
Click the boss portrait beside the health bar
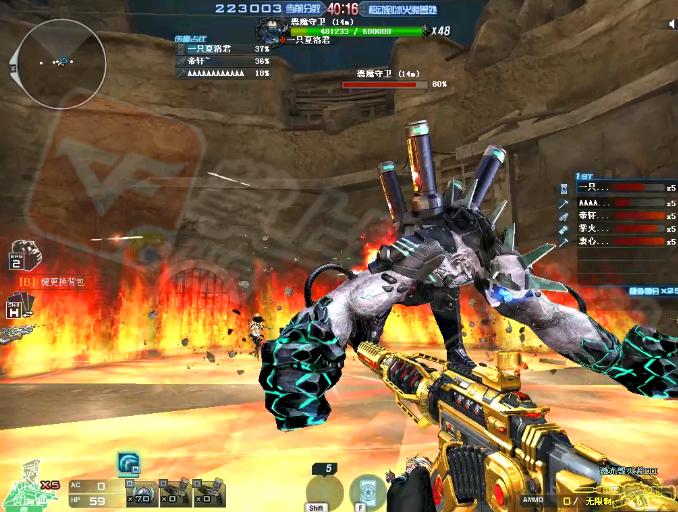click(270, 30)
